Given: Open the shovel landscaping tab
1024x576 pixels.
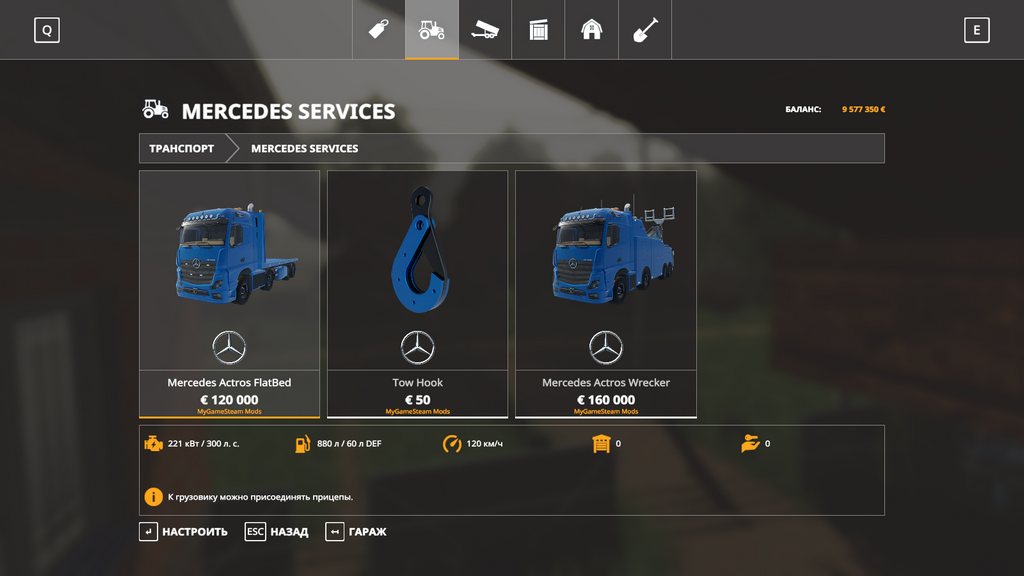Looking at the screenshot, I should (645, 30).
